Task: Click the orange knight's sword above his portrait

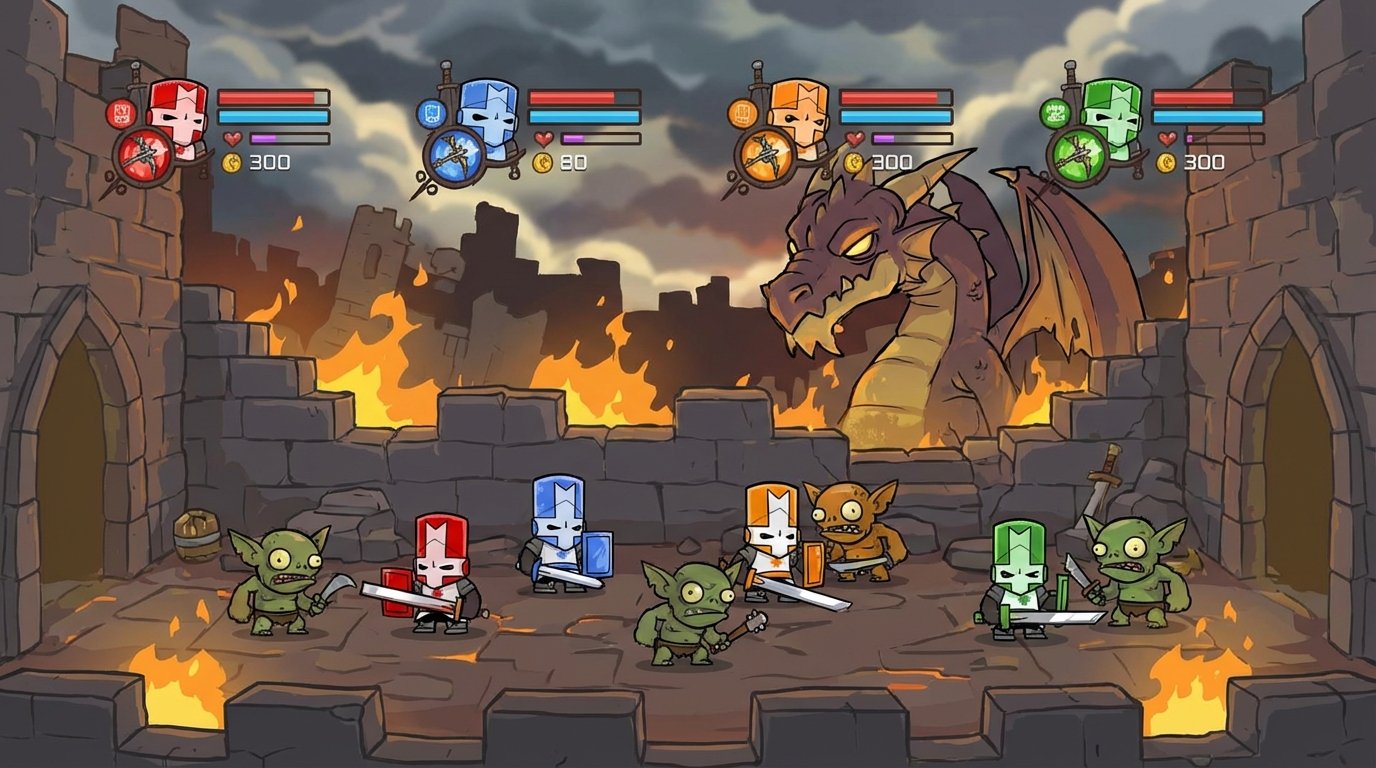Action: click(757, 76)
